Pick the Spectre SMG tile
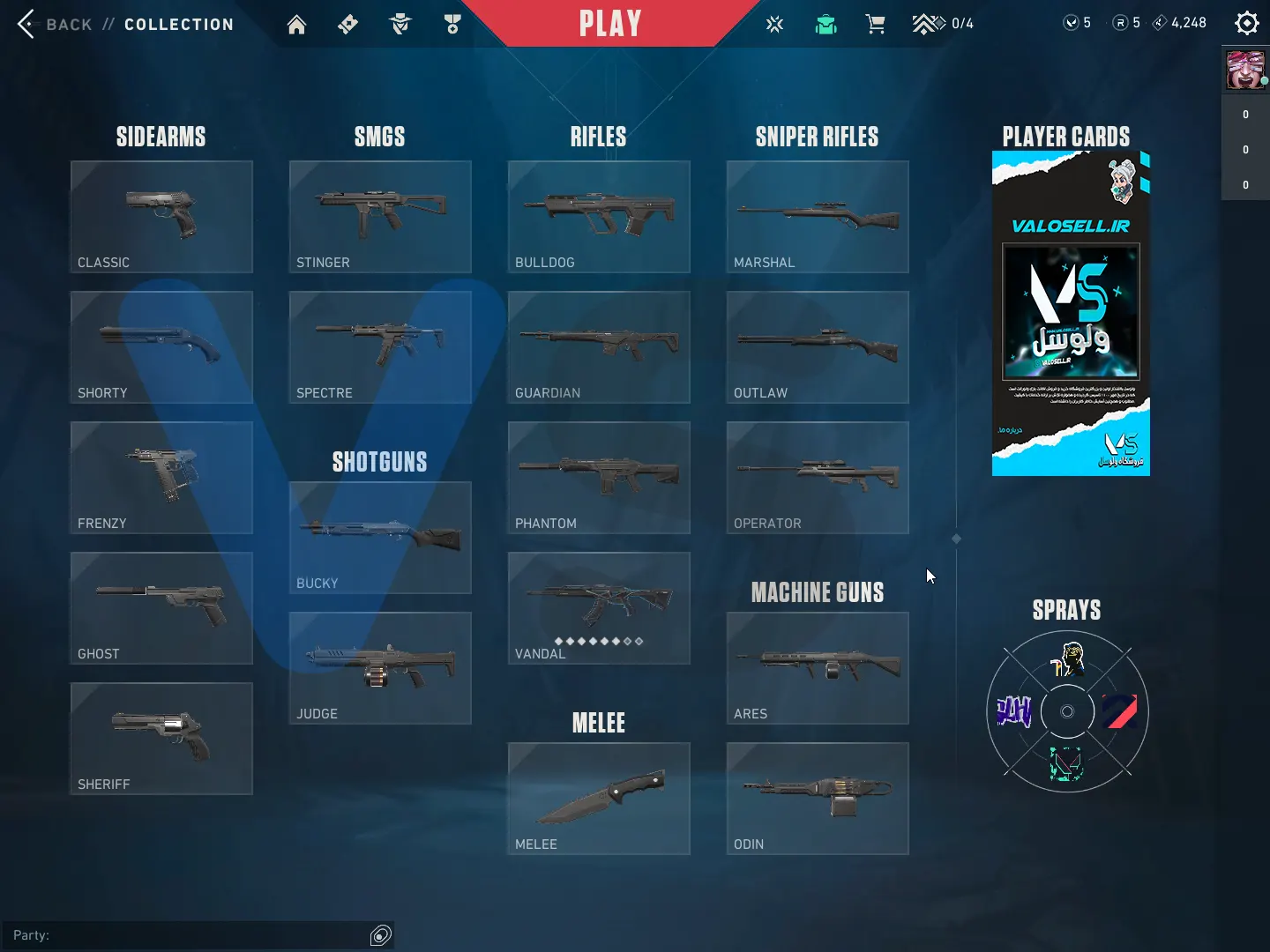 coord(380,347)
